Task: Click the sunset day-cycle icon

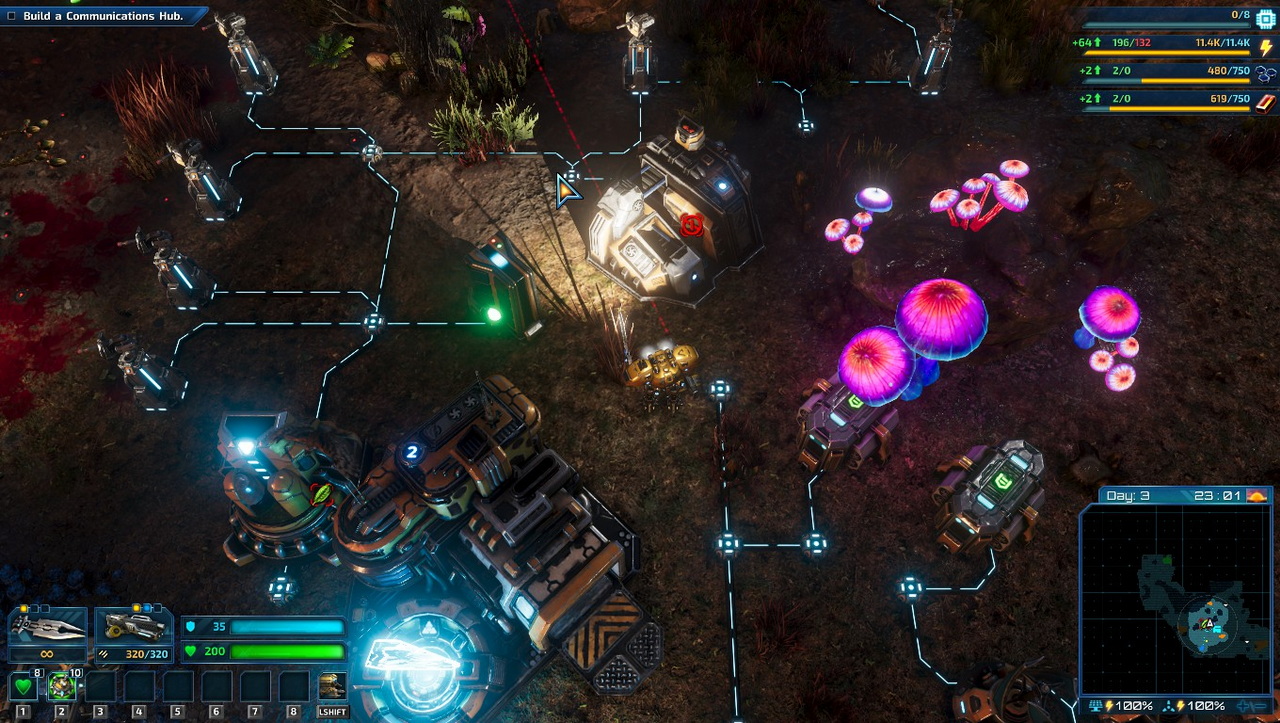Action: click(x=1257, y=496)
